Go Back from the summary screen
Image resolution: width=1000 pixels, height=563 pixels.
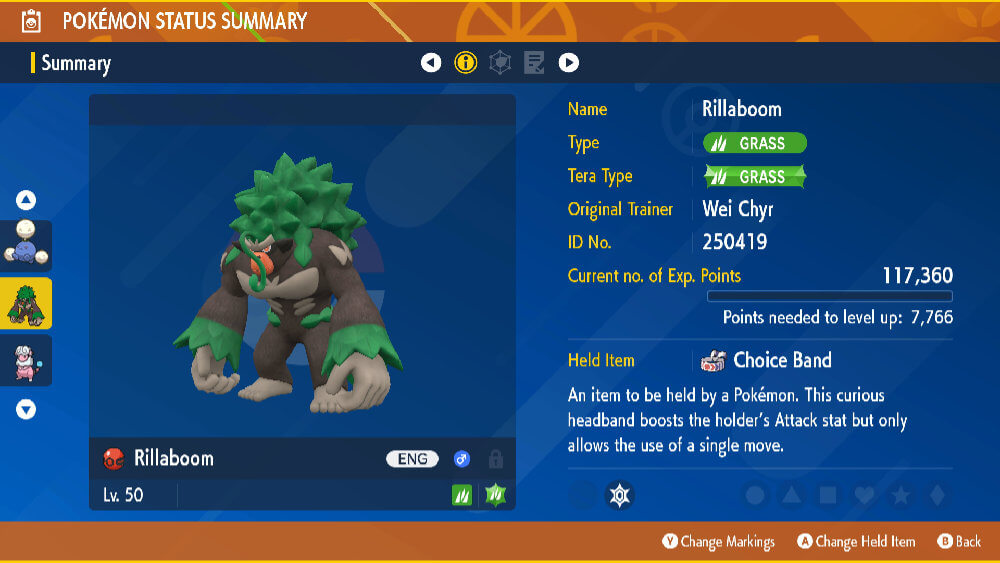959,541
